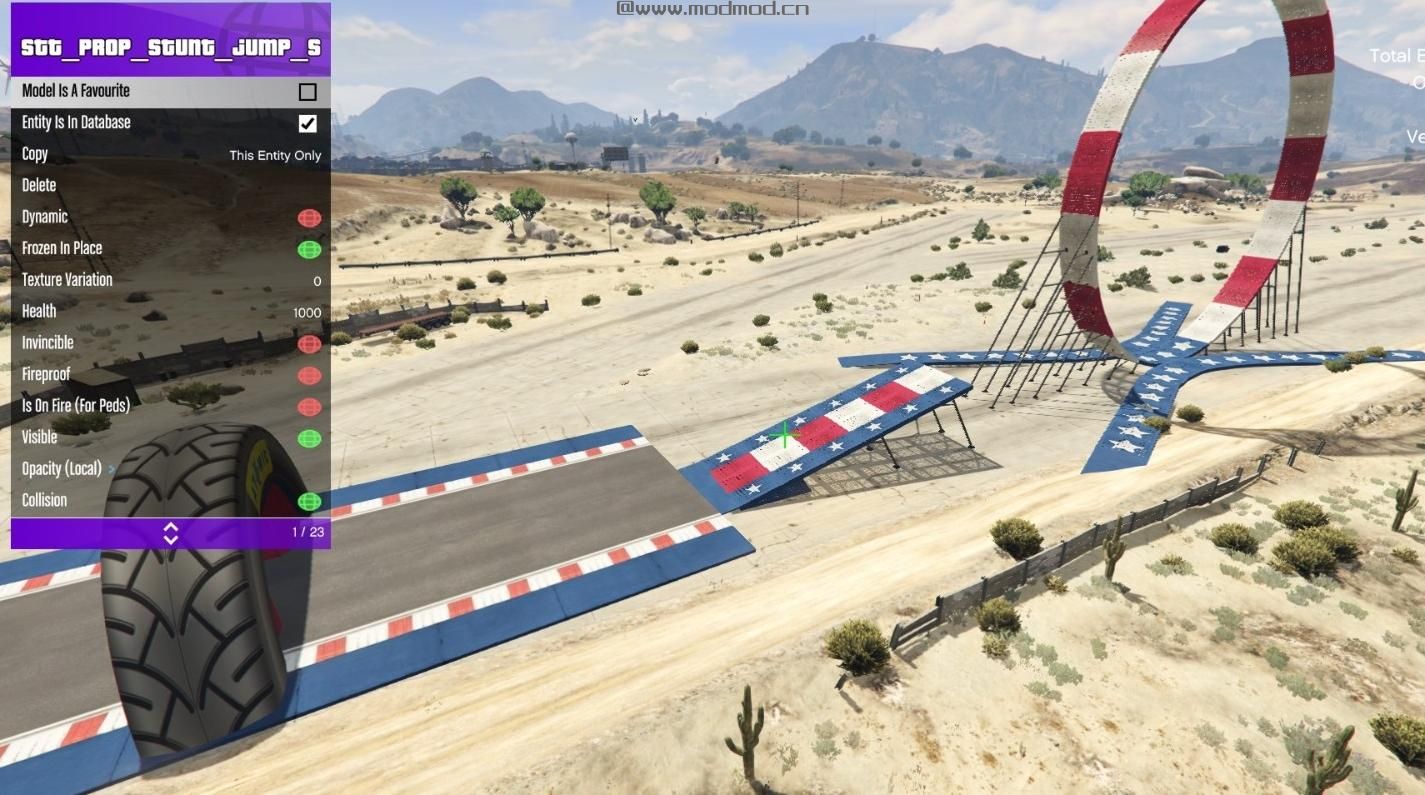
Task: Select the Health value row
Action: click(x=170, y=312)
